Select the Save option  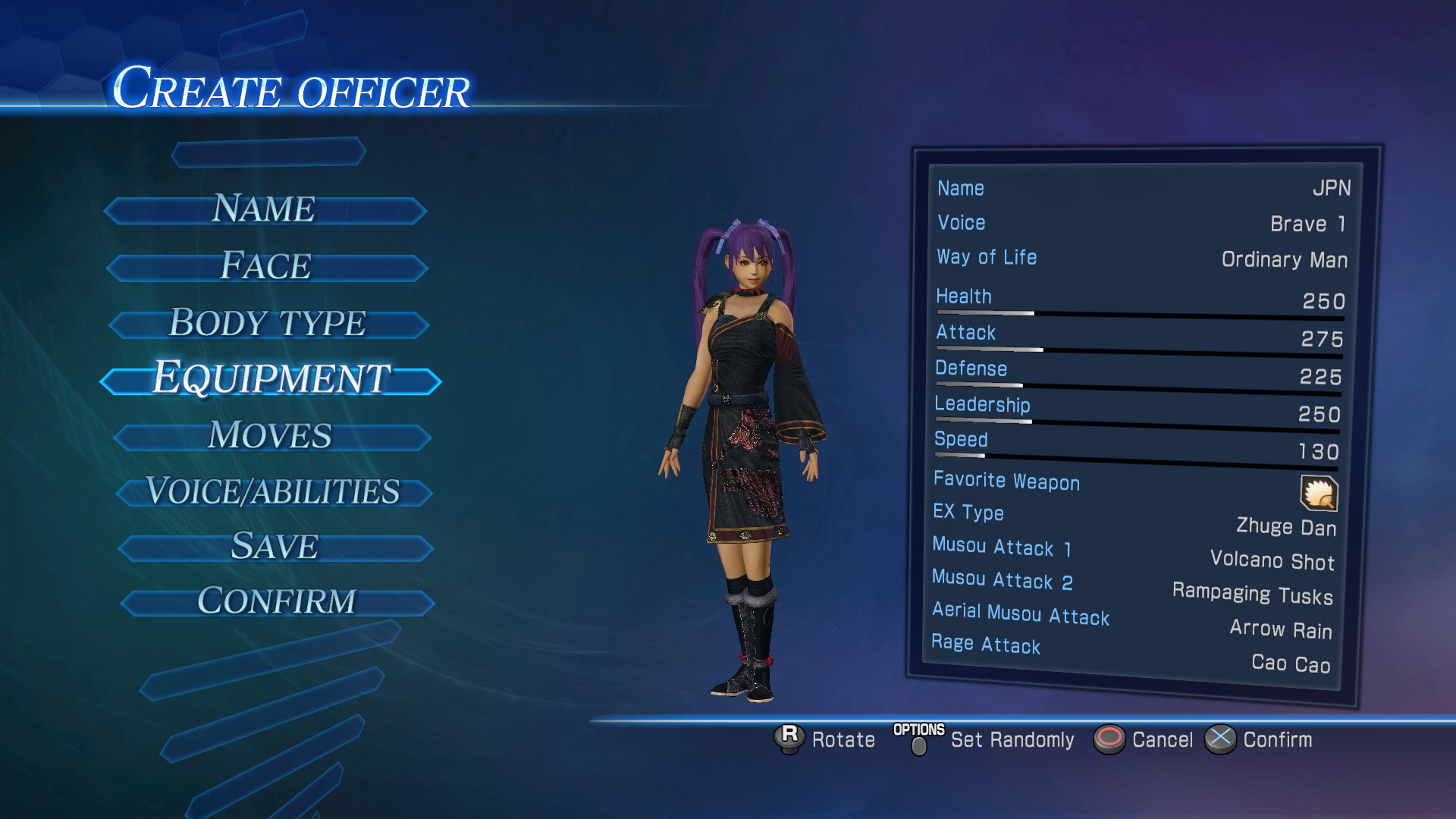pyautogui.click(x=275, y=547)
